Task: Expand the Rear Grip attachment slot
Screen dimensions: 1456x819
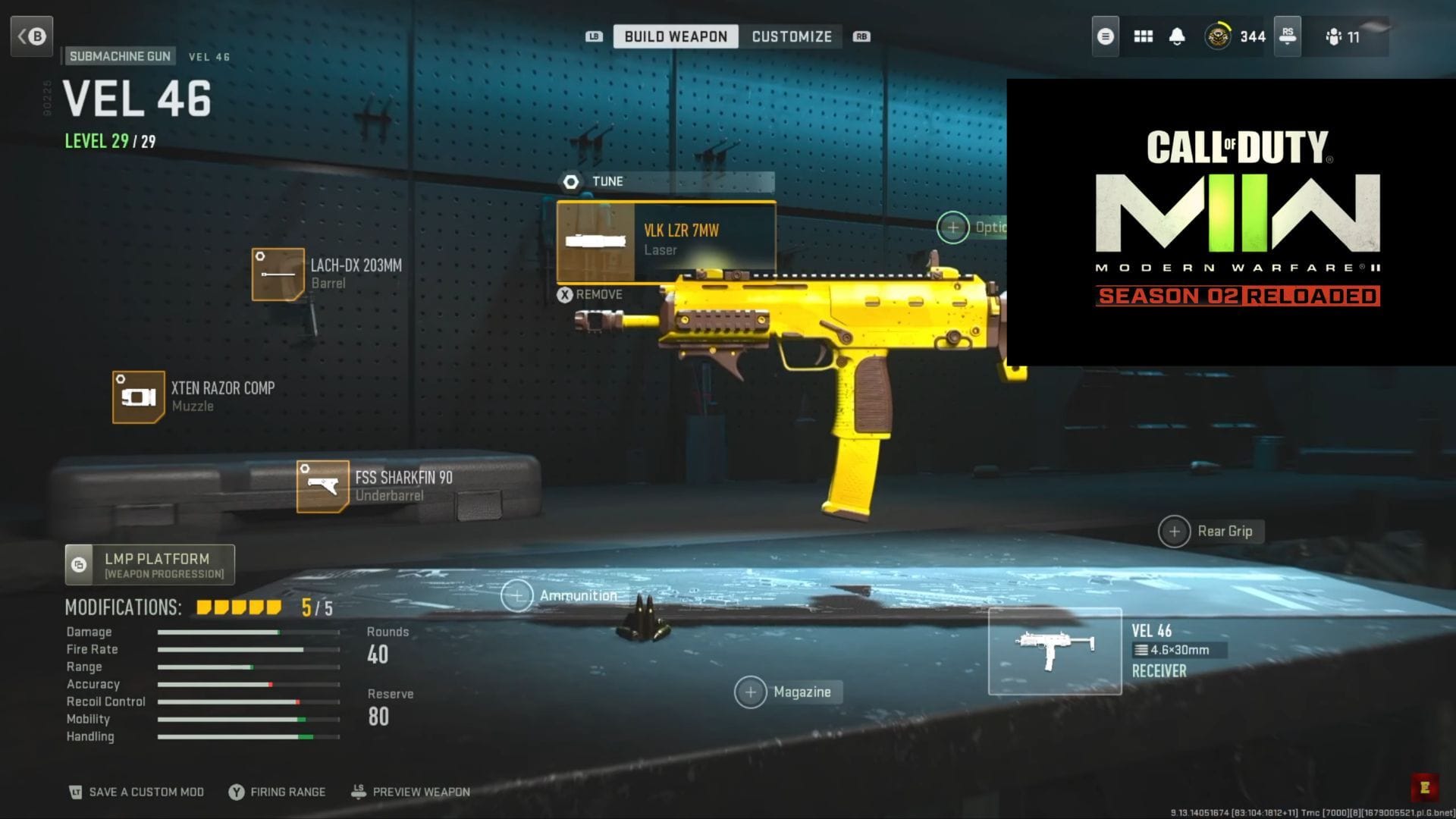Action: coord(1174,532)
